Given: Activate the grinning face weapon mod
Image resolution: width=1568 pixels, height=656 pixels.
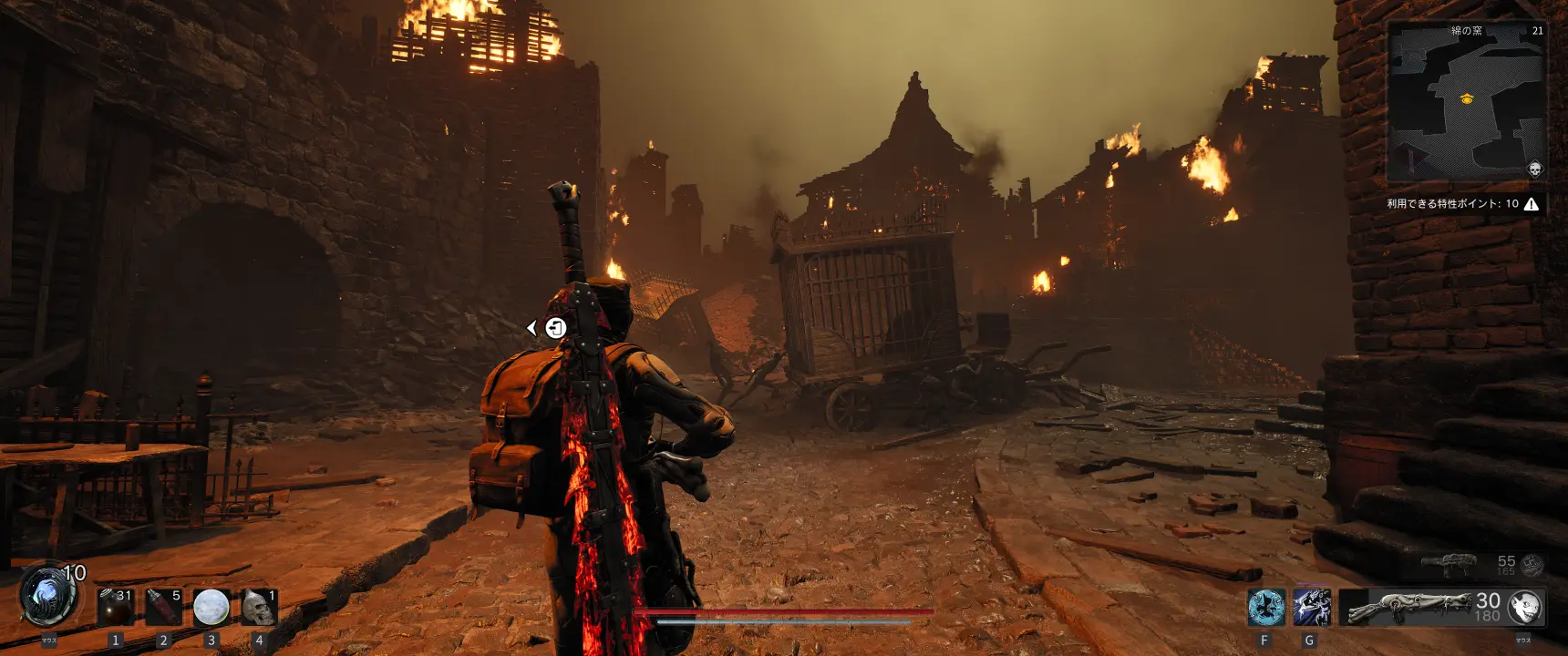Looking at the screenshot, I should (1525, 606).
